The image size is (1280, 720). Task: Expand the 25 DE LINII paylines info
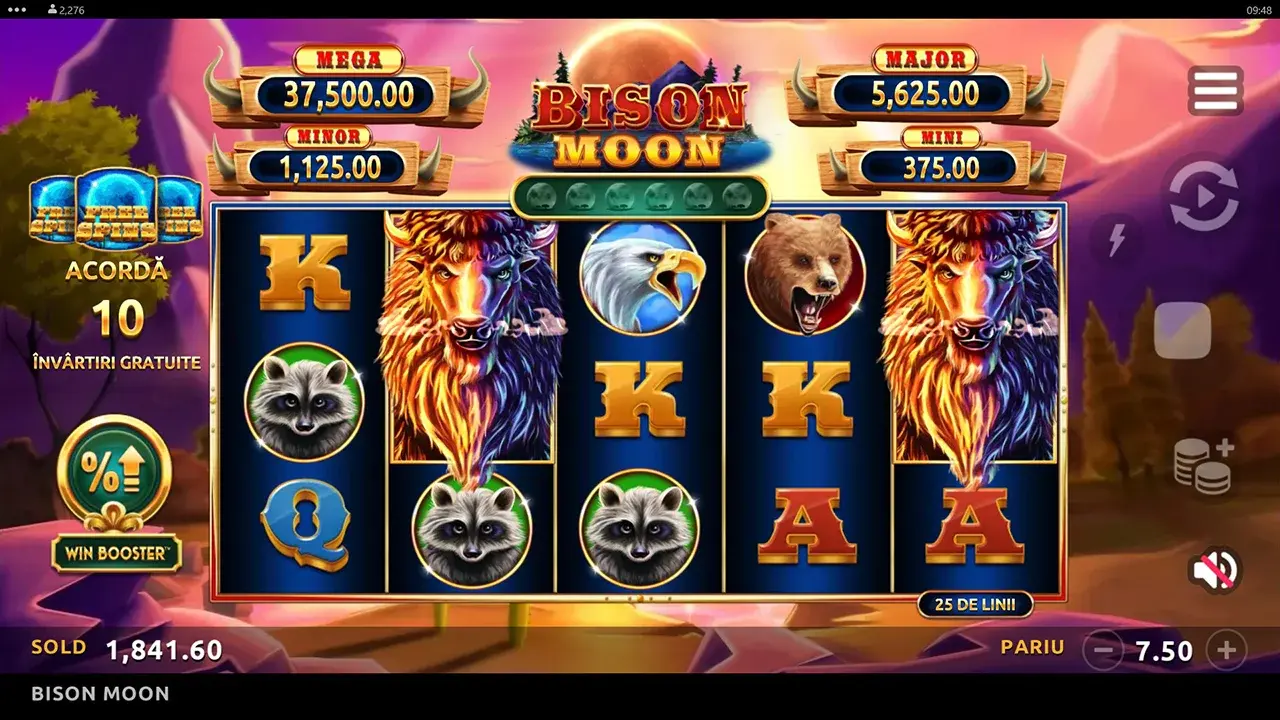975,604
